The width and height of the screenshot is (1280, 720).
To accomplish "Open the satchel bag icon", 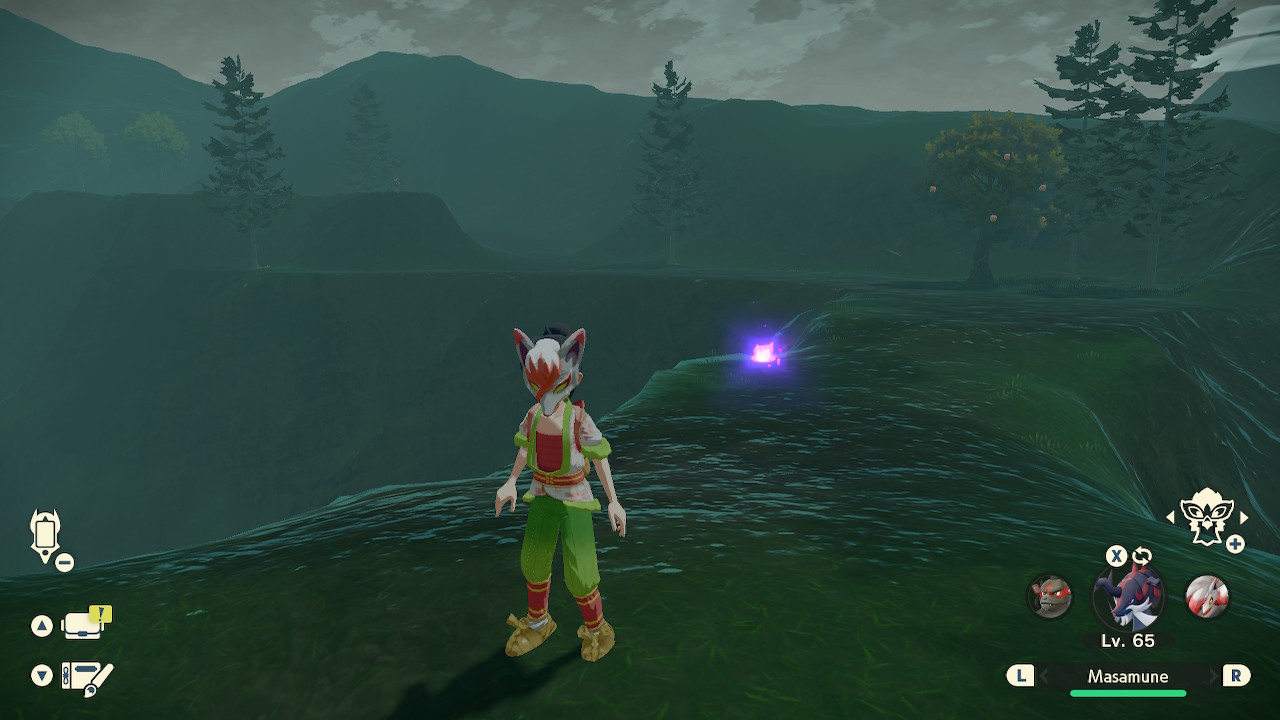I will pos(84,625).
